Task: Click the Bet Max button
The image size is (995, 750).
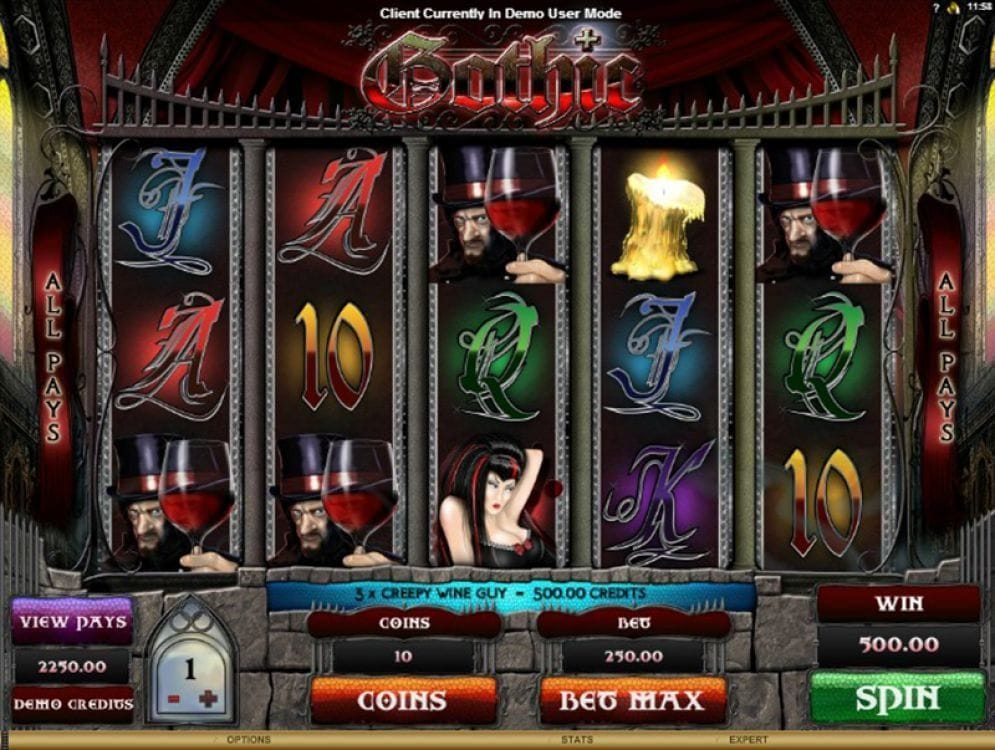Action: (x=631, y=700)
